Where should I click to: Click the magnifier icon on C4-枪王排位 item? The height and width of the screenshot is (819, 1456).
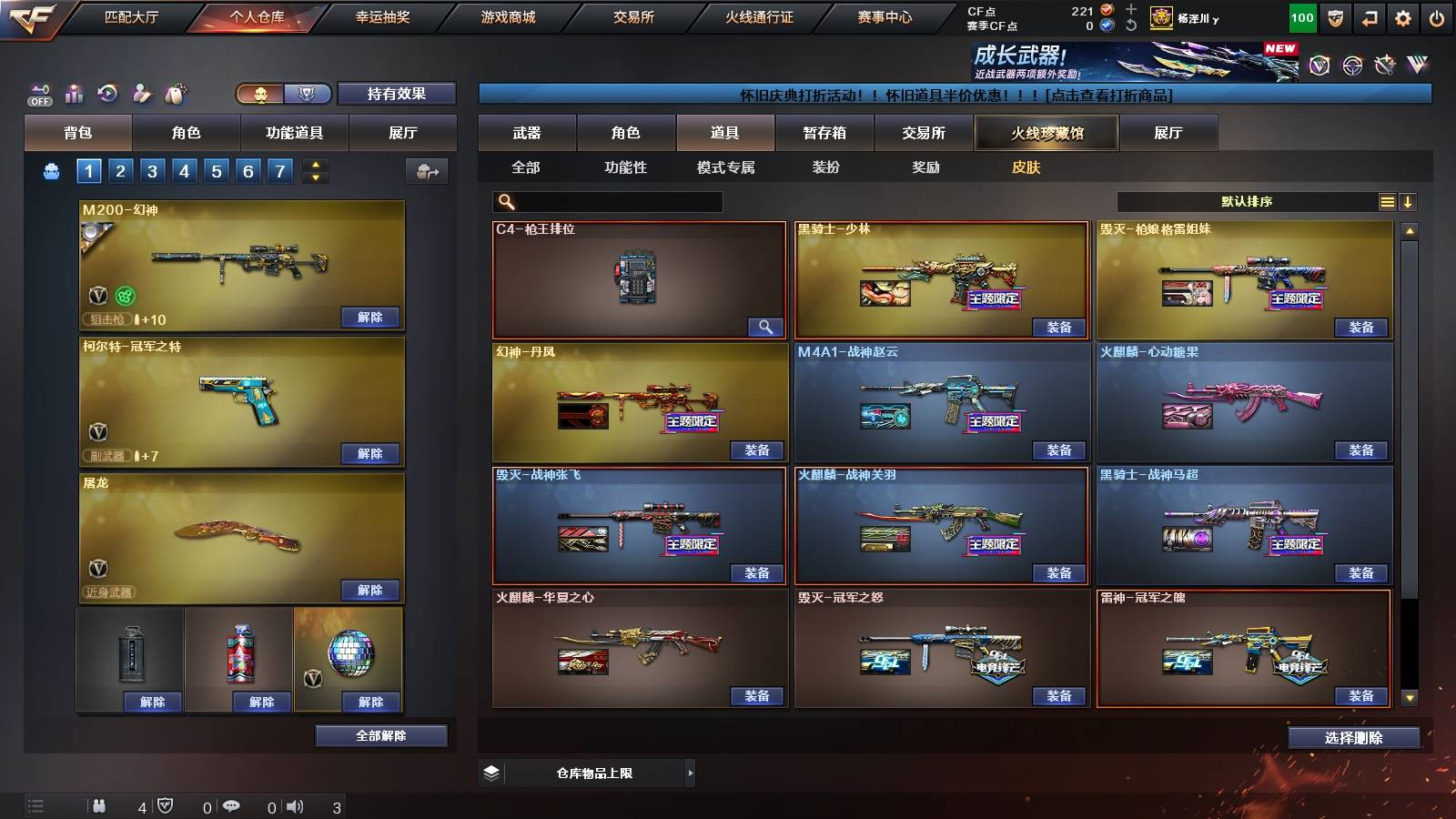click(x=765, y=326)
